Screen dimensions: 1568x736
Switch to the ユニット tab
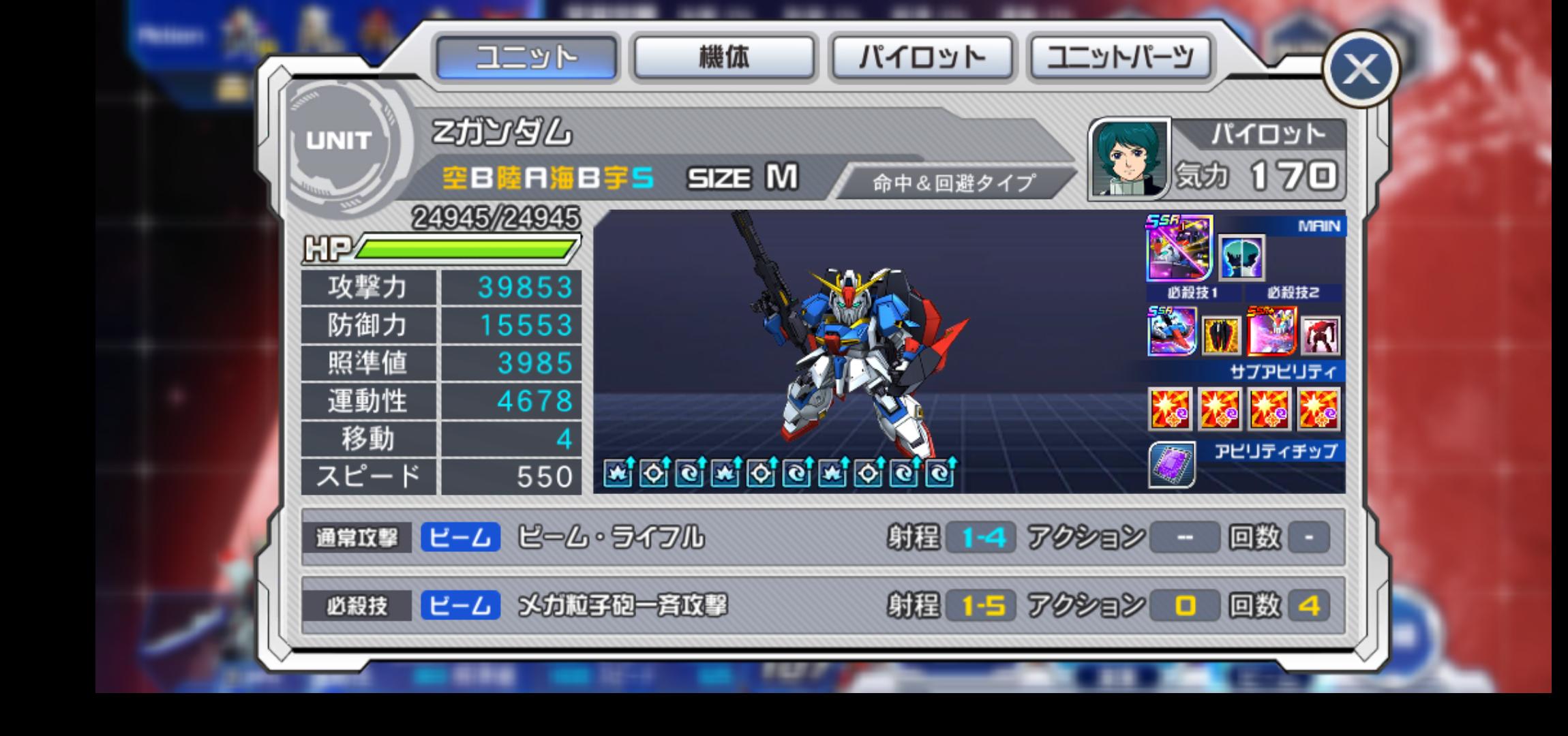click(526, 57)
